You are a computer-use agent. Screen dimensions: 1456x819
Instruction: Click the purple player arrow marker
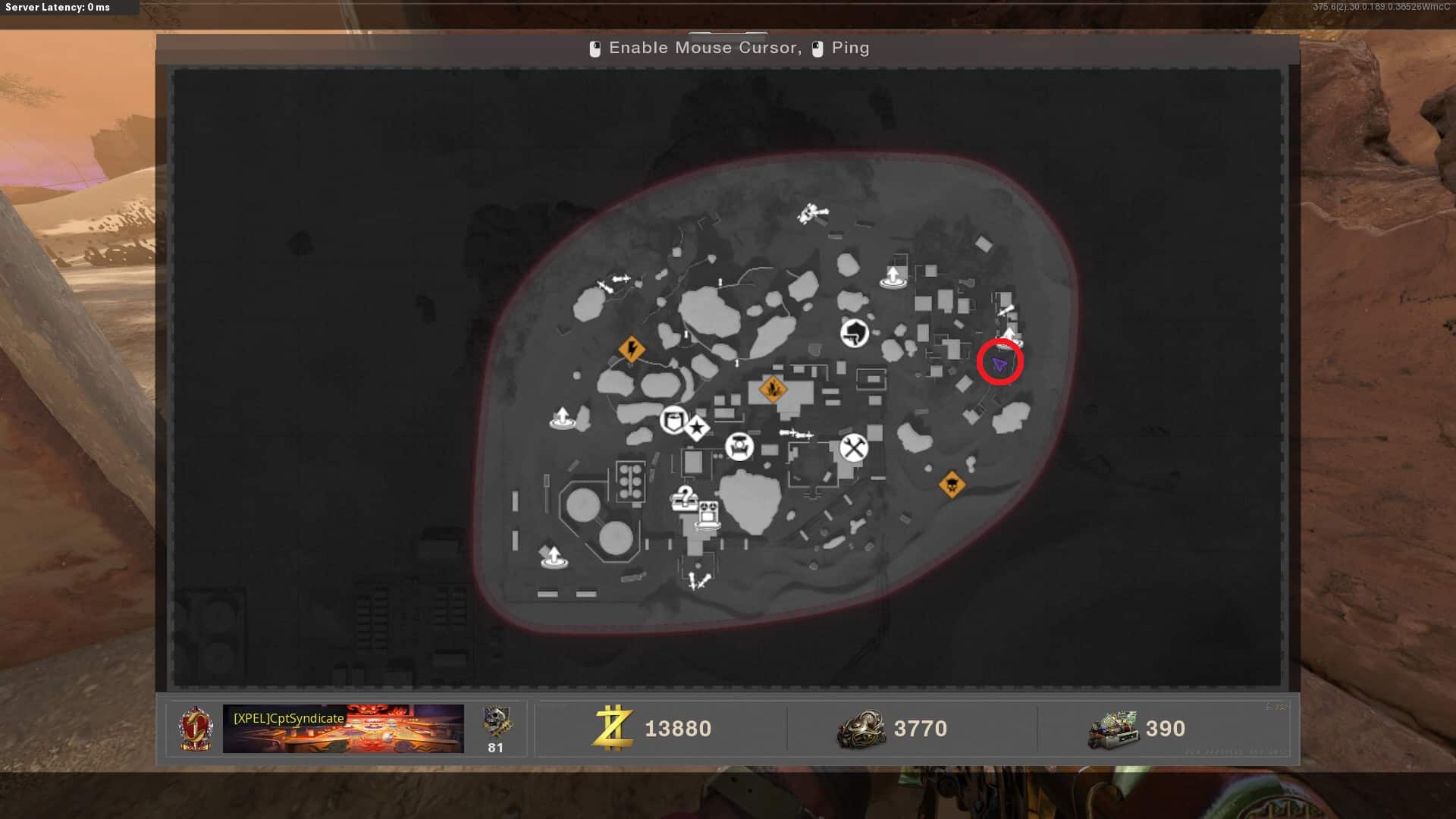click(x=999, y=365)
